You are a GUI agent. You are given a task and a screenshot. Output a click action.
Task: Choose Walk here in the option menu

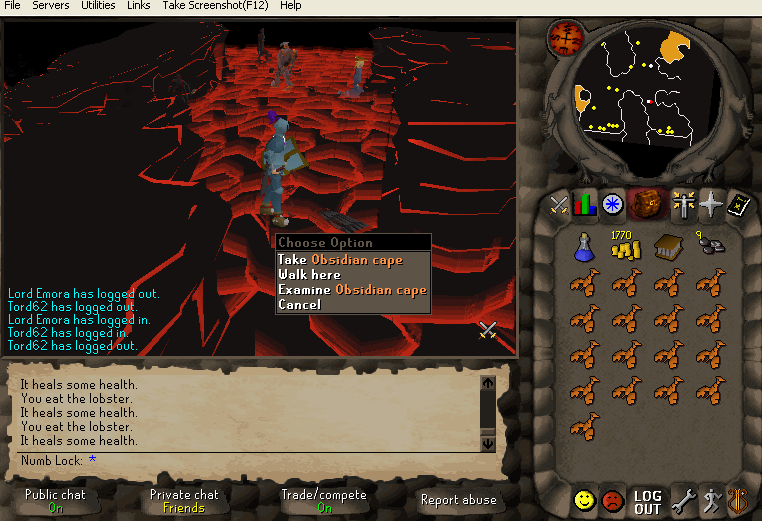[x=309, y=275]
